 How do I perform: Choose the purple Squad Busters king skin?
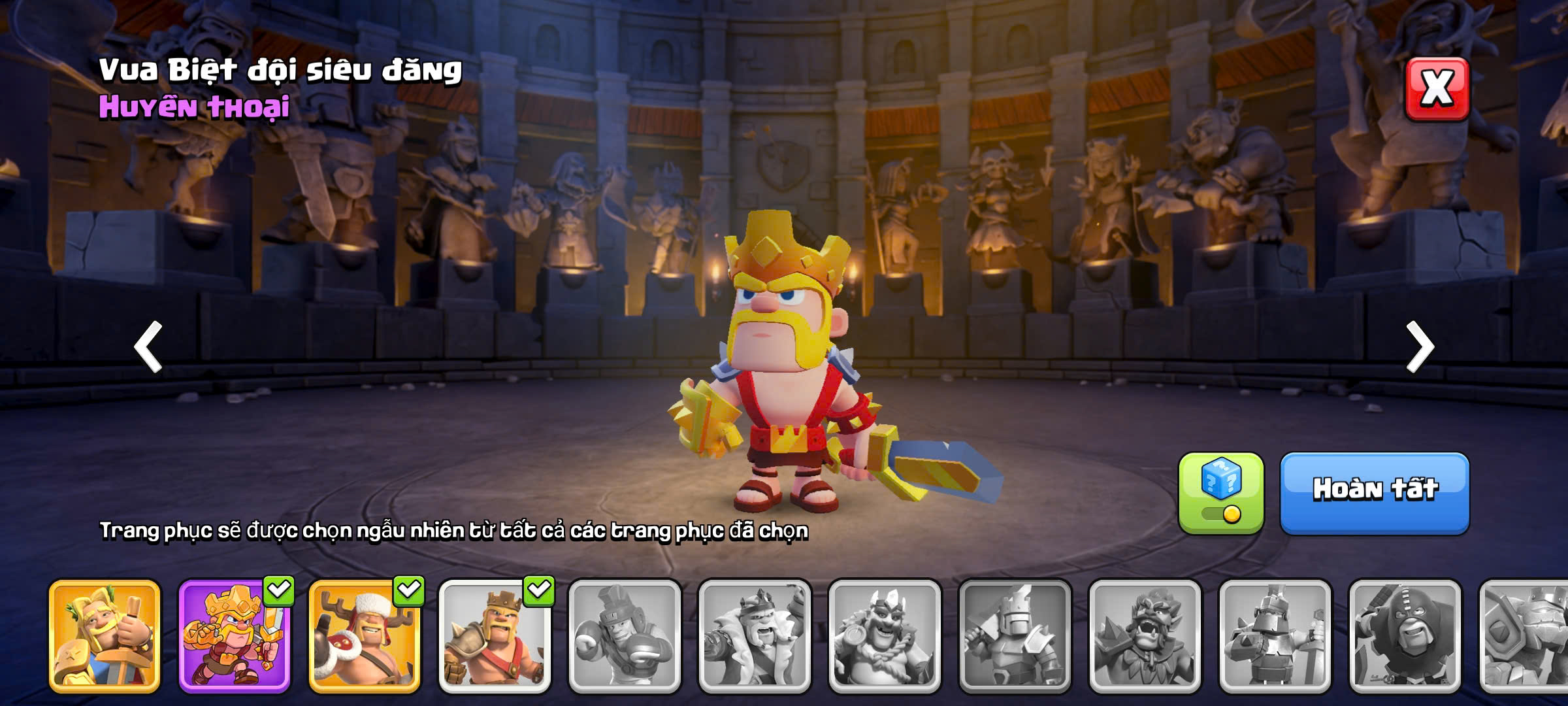pyautogui.click(x=234, y=636)
